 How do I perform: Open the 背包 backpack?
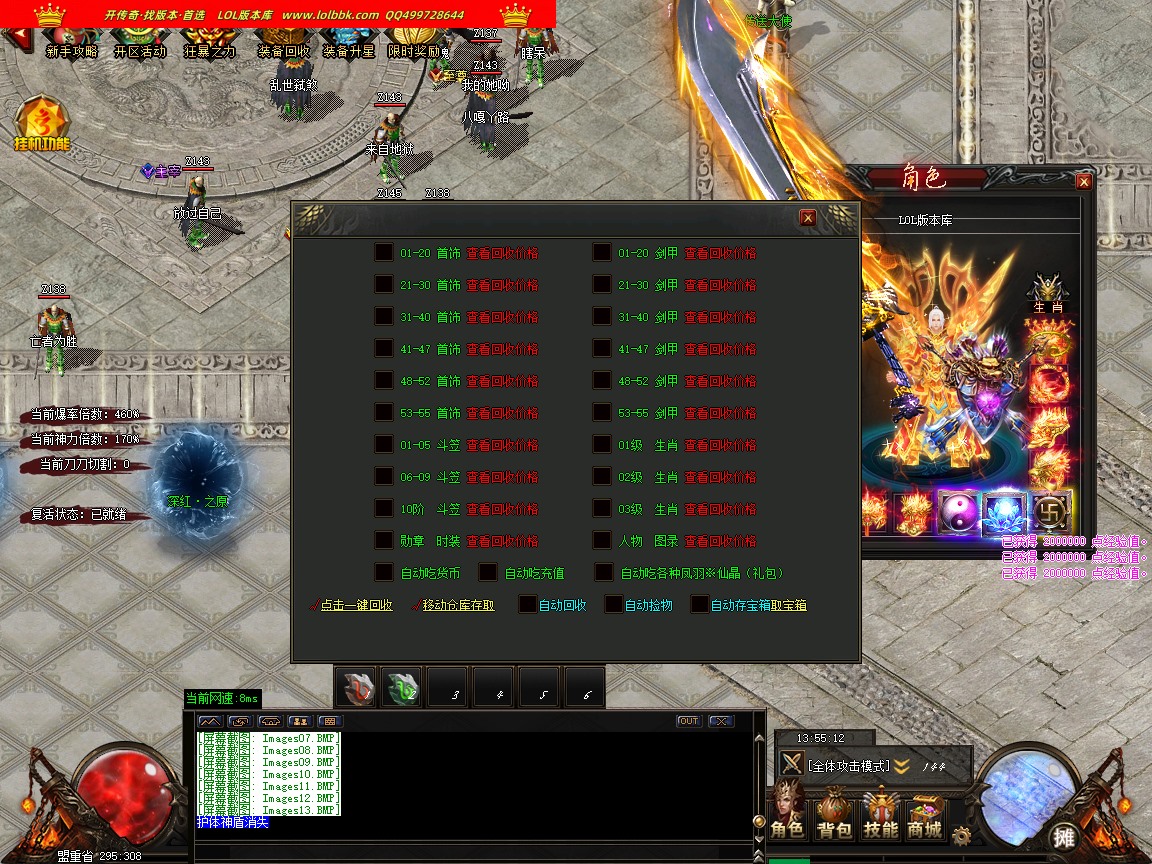(x=834, y=816)
